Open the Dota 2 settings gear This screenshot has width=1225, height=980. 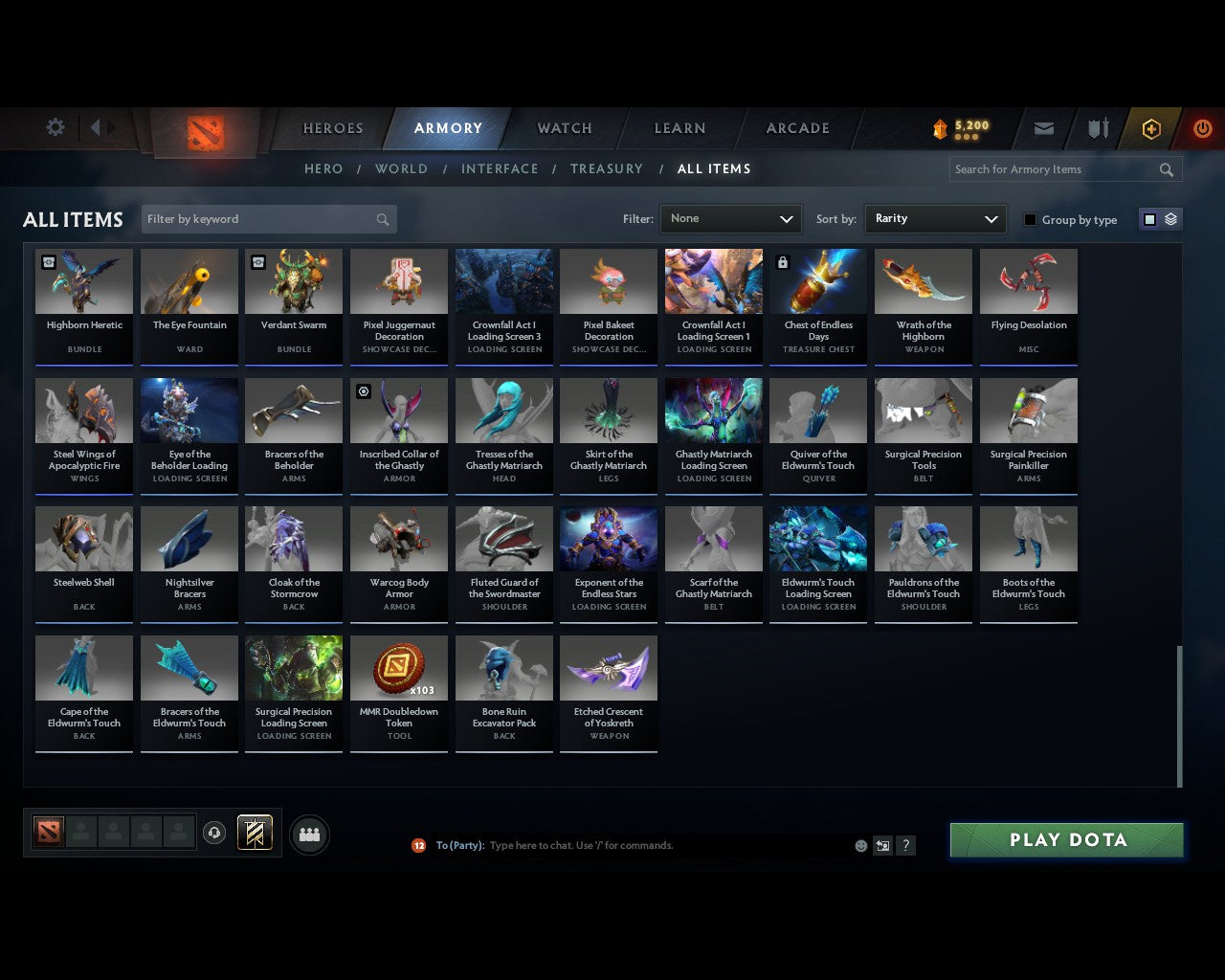55,127
